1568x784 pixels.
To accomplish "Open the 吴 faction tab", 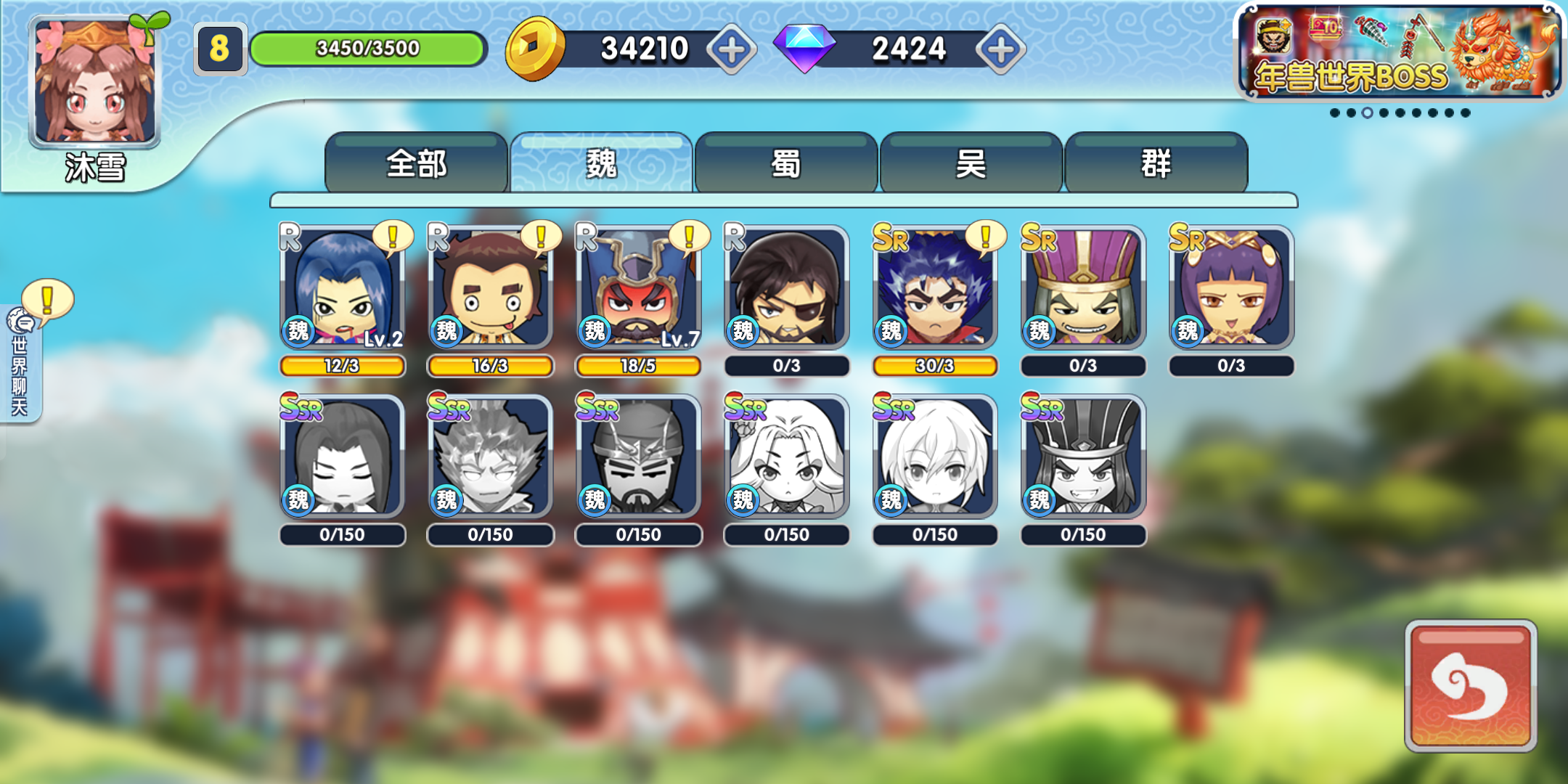I will point(971,164).
